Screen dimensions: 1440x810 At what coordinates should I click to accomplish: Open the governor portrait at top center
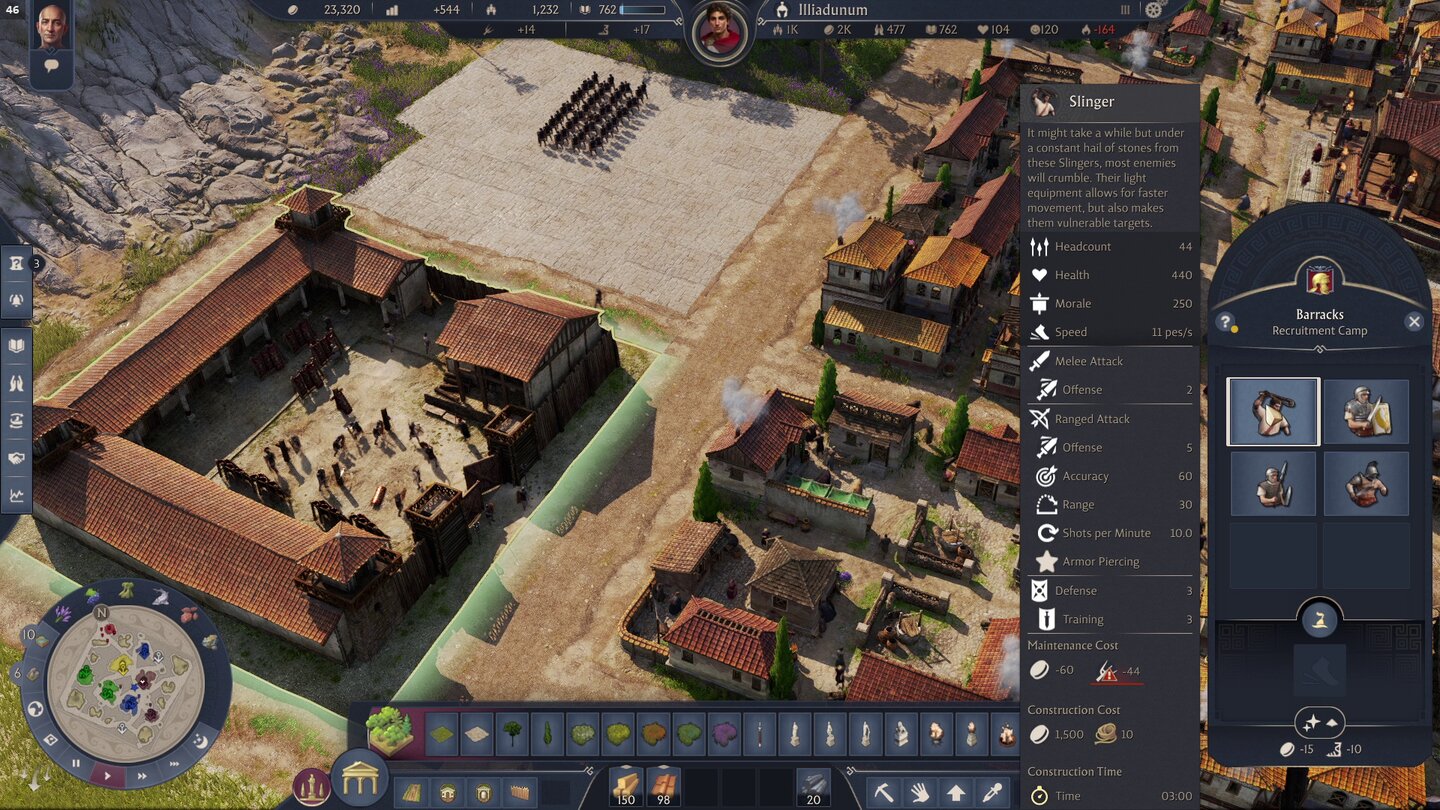tap(719, 29)
